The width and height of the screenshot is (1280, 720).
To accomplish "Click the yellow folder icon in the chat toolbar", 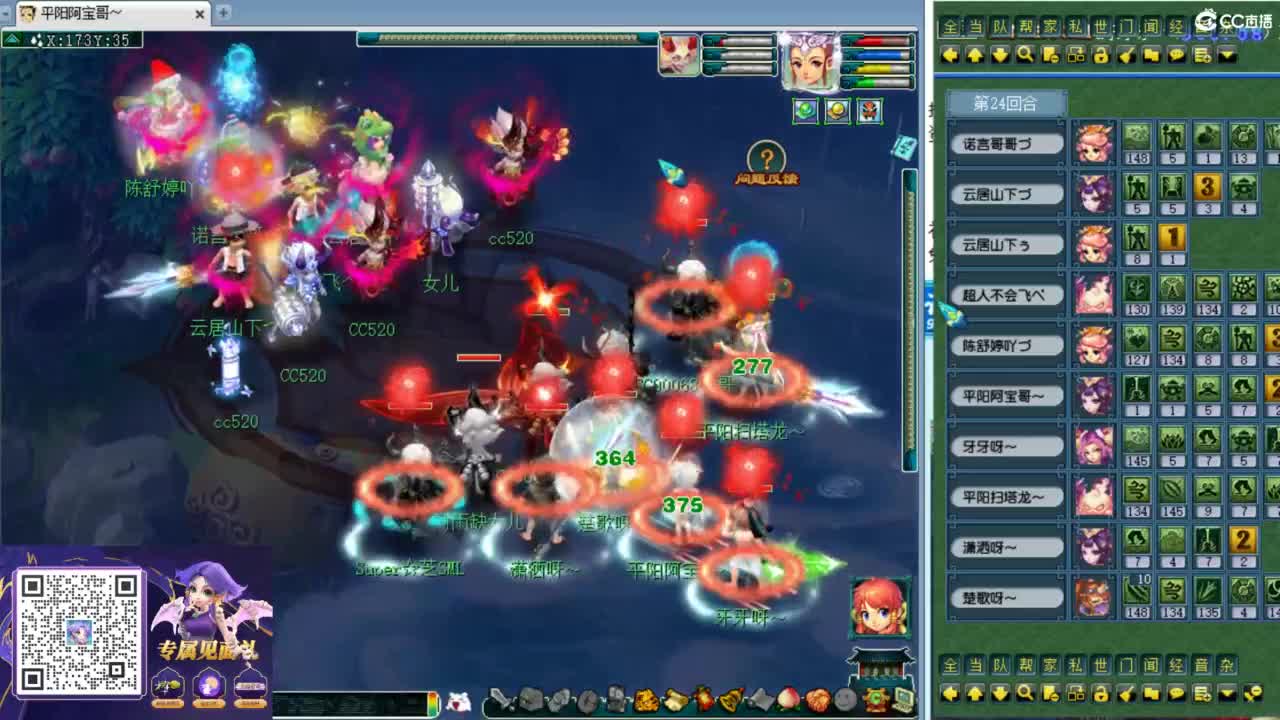I will click(x=1153, y=55).
